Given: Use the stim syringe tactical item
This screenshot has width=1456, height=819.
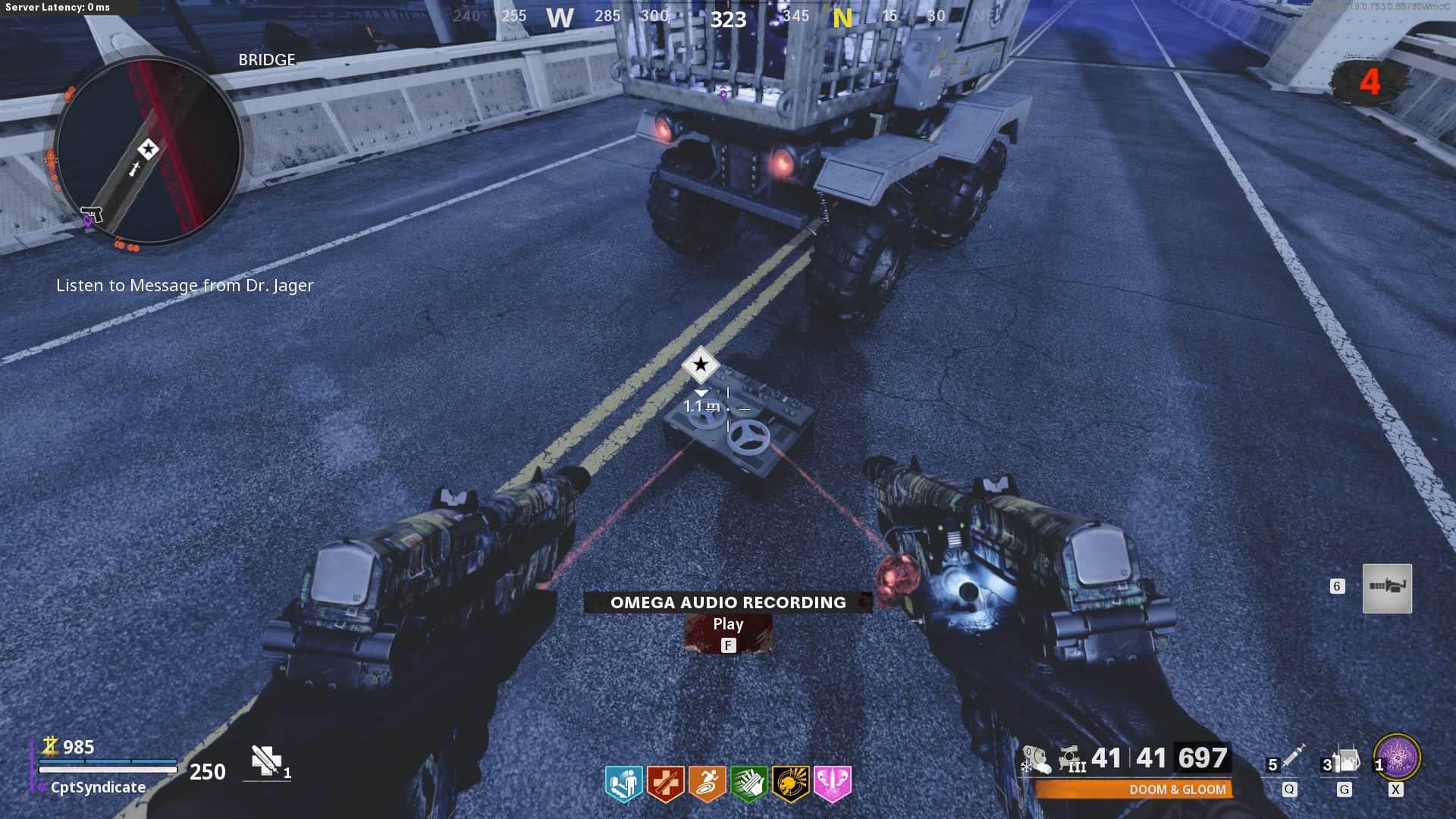Looking at the screenshot, I should (x=1291, y=757).
